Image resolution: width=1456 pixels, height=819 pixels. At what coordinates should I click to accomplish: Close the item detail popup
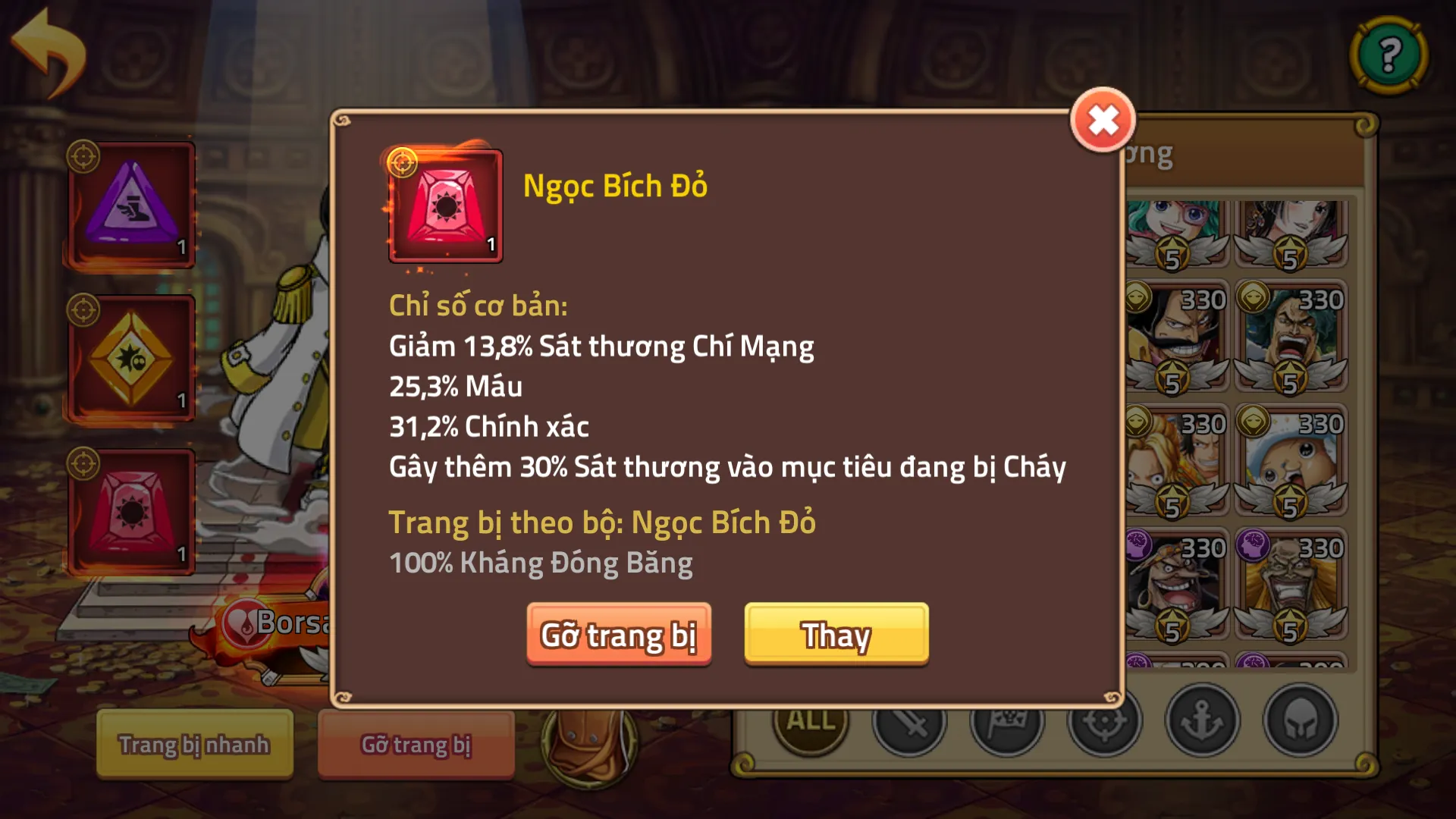click(x=1103, y=120)
